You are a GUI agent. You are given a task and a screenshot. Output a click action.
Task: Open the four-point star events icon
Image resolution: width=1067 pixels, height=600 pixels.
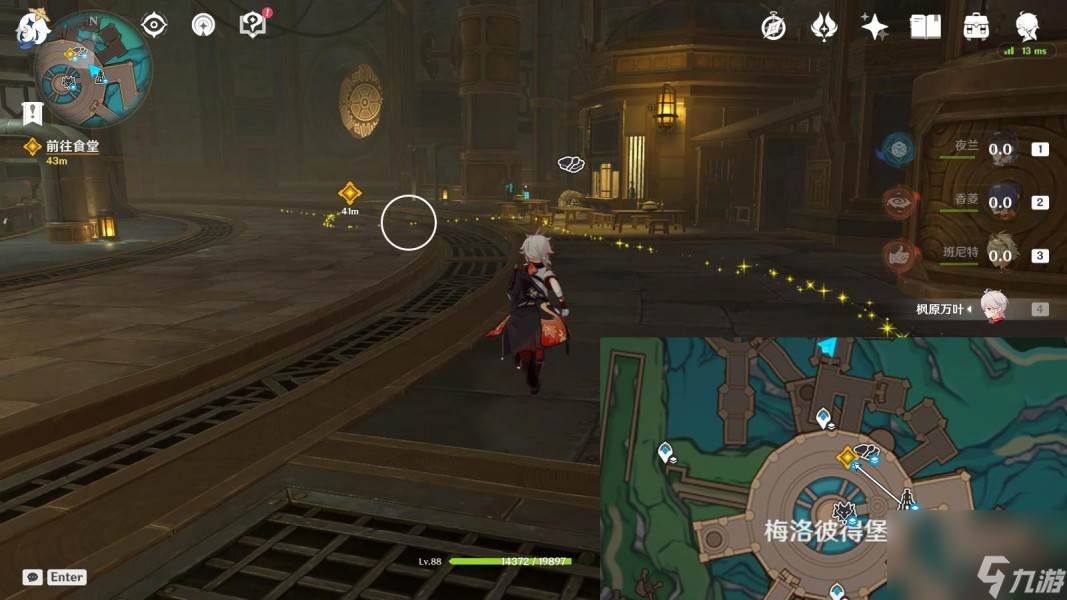tap(875, 27)
